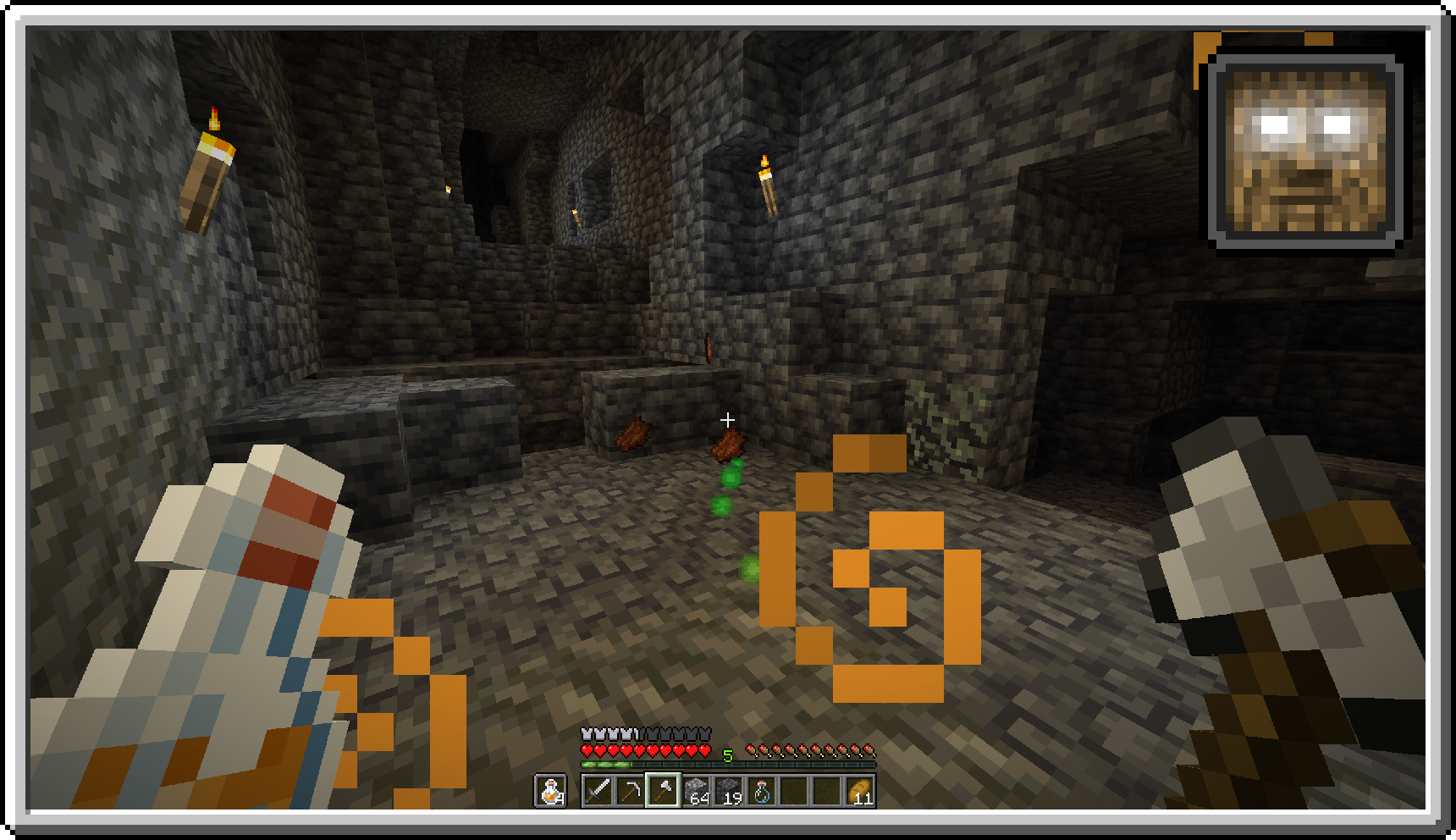Click the offhand orange potion slot
Image resolution: width=1456 pixels, height=840 pixels.
point(550,791)
